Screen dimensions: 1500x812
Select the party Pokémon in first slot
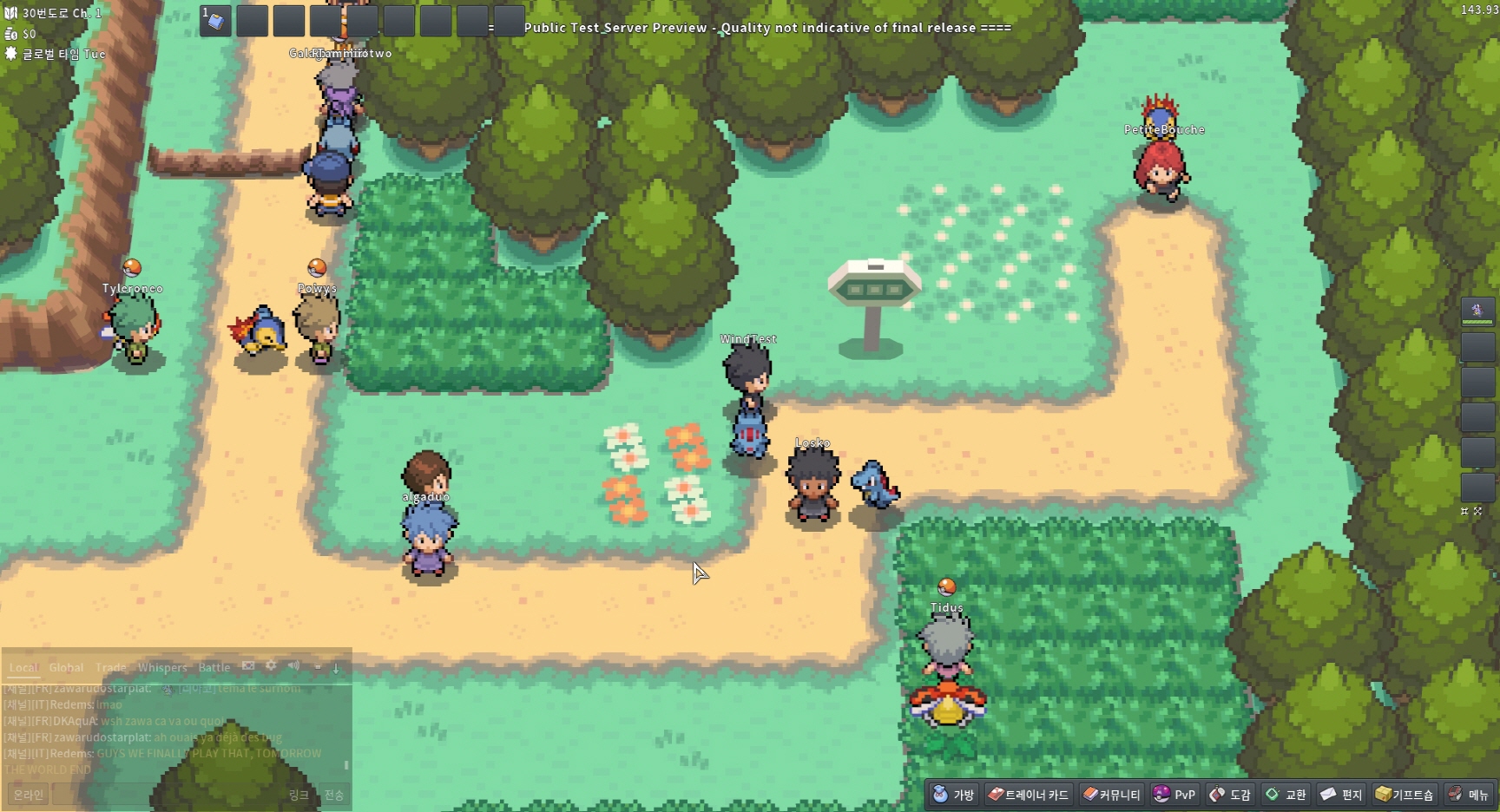coord(1477,311)
